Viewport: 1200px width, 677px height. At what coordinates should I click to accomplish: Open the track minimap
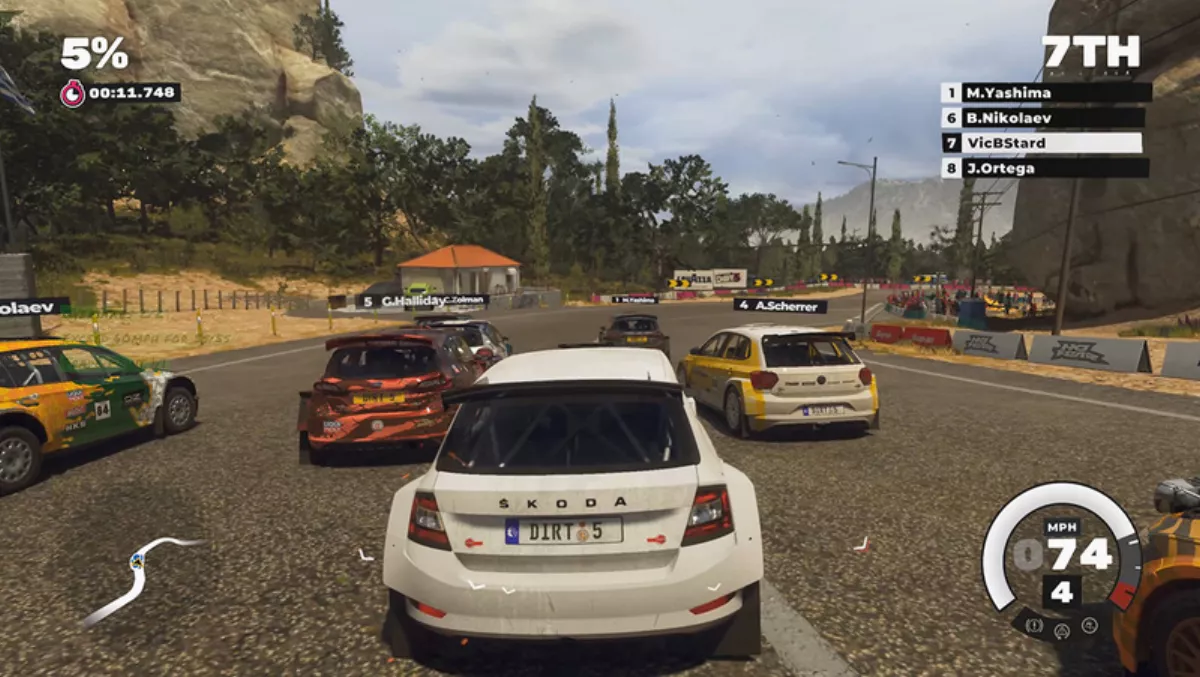tap(140, 577)
